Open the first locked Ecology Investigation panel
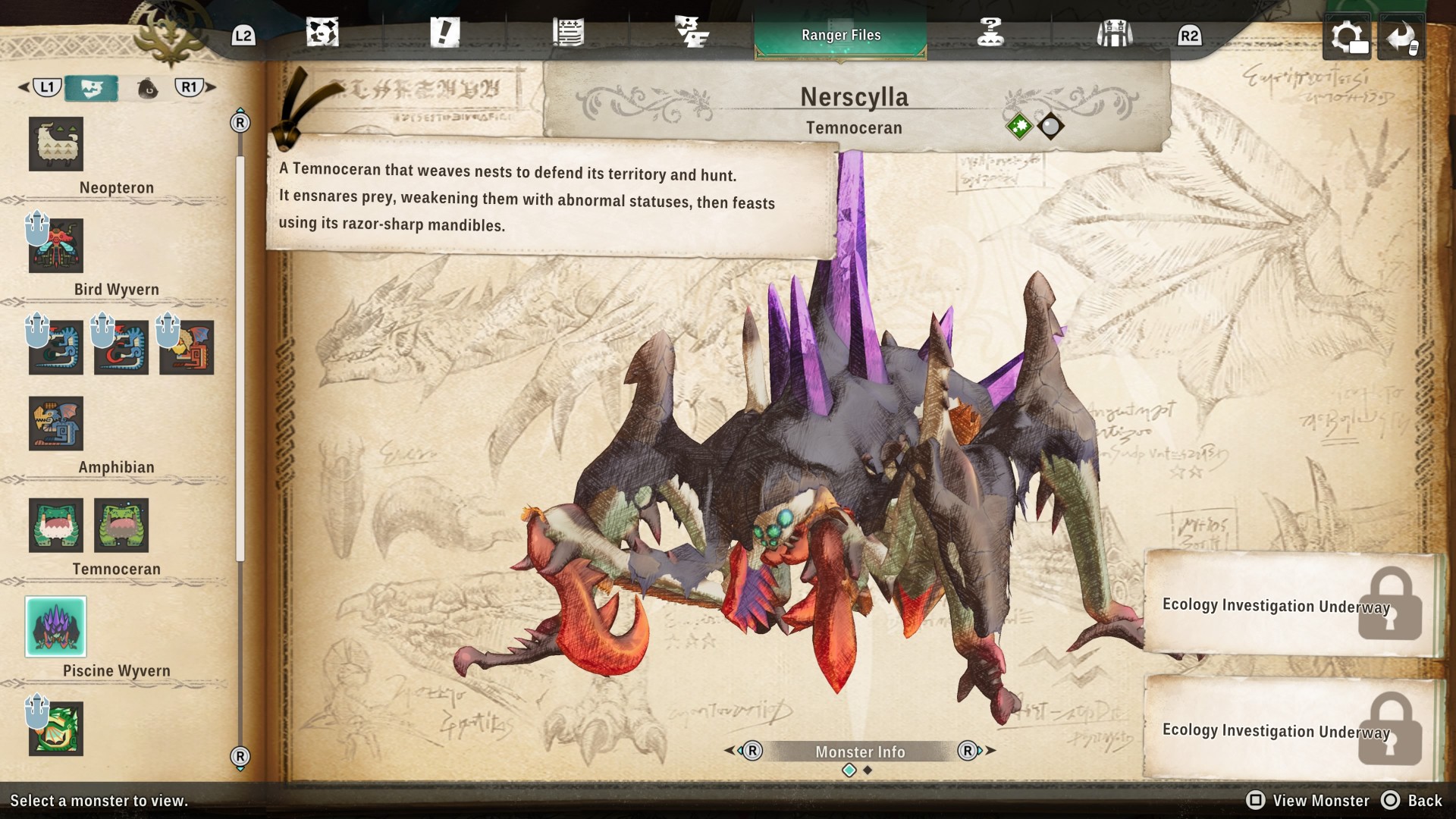Viewport: 1456px width, 819px height. (x=1289, y=604)
